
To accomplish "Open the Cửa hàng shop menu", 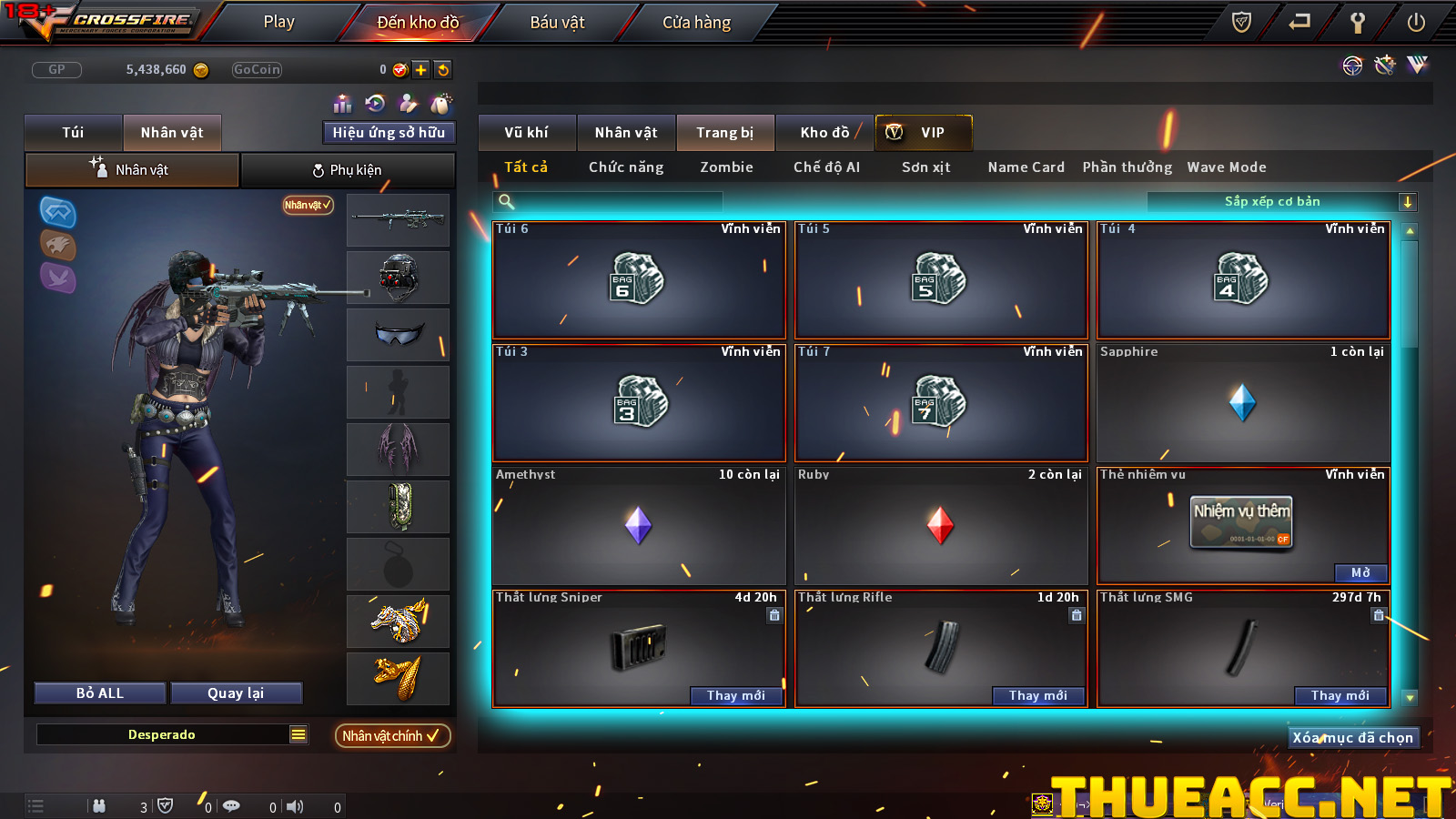I will coord(696,22).
